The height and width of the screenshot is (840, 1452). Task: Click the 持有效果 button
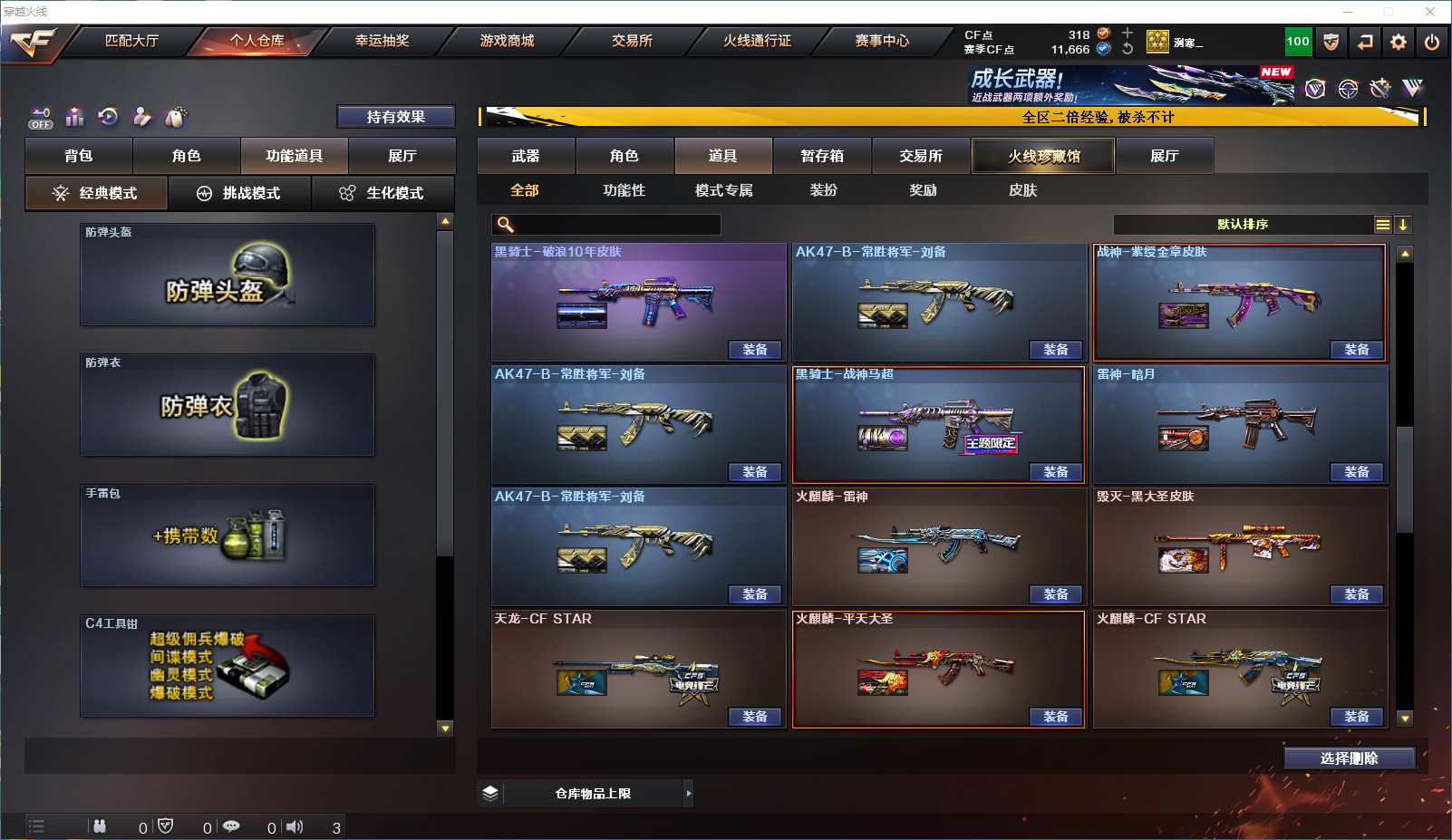pyautogui.click(x=395, y=117)
